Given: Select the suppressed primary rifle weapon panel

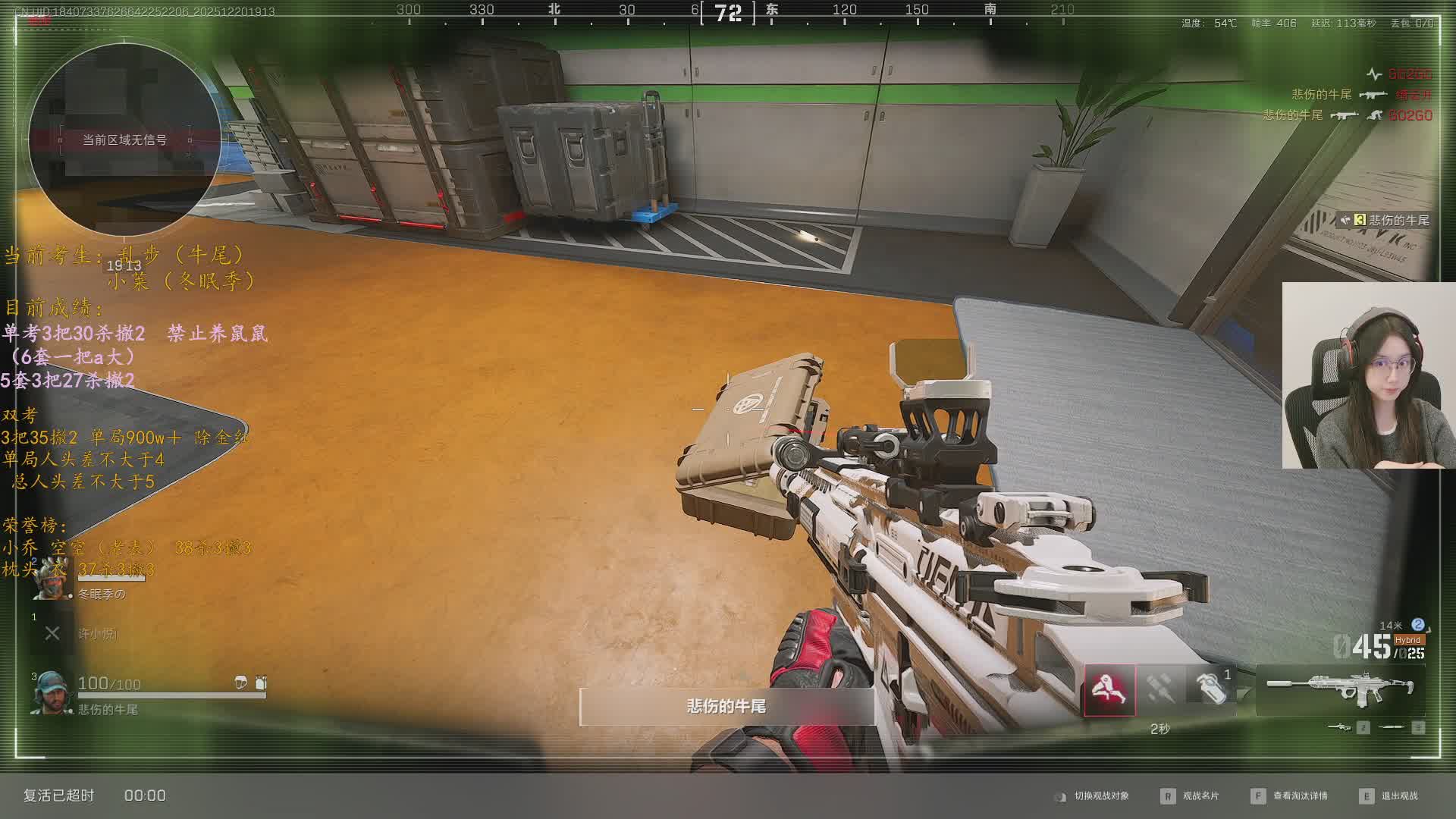Looking at the screenshot, I should (x=1340, y=689).
